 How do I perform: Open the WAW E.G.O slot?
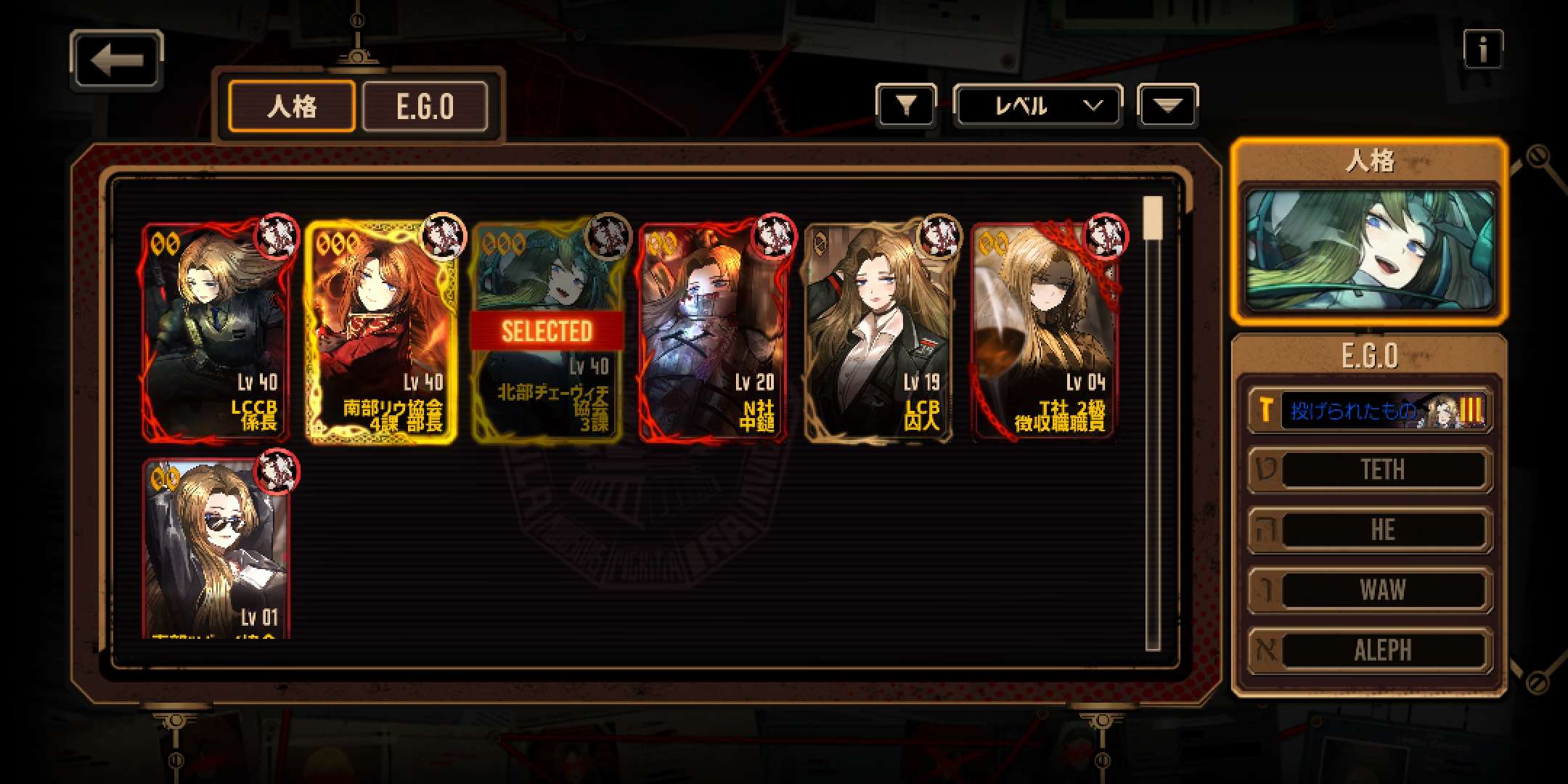pos(1369,590)
